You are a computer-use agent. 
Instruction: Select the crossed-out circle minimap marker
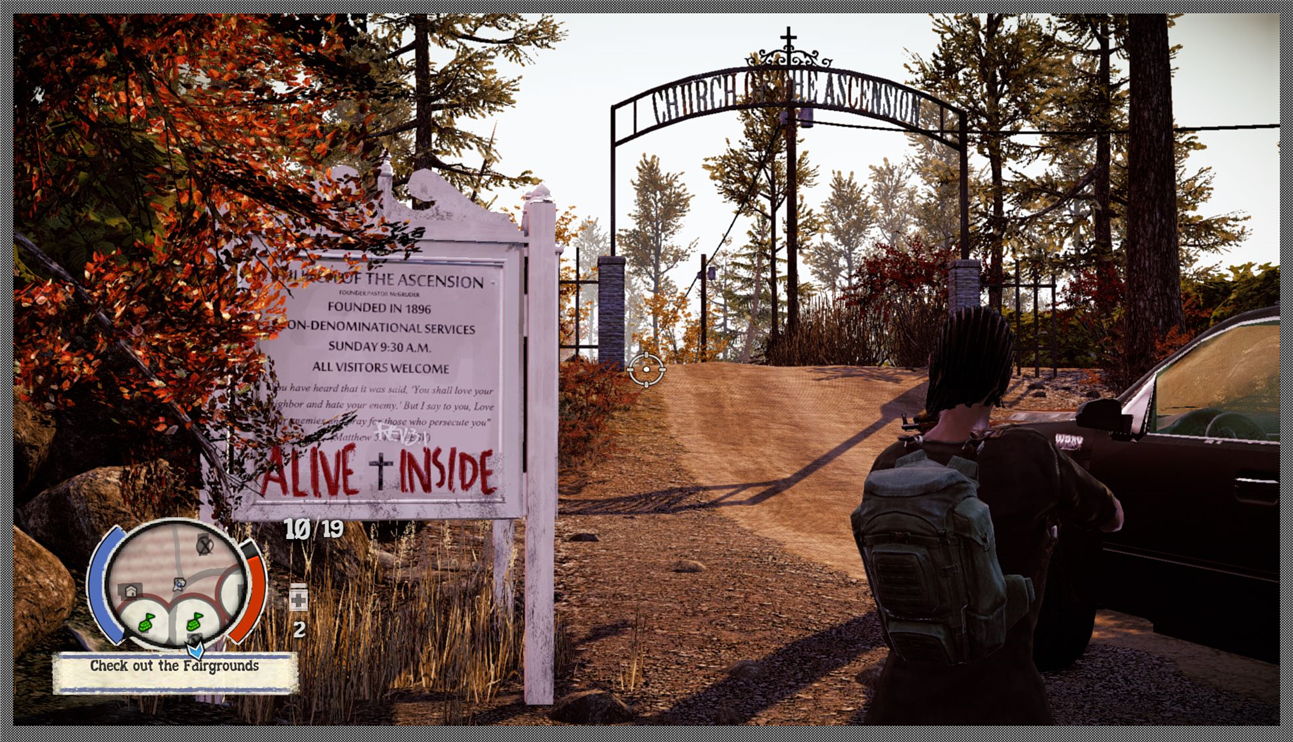tap(204, 544)
